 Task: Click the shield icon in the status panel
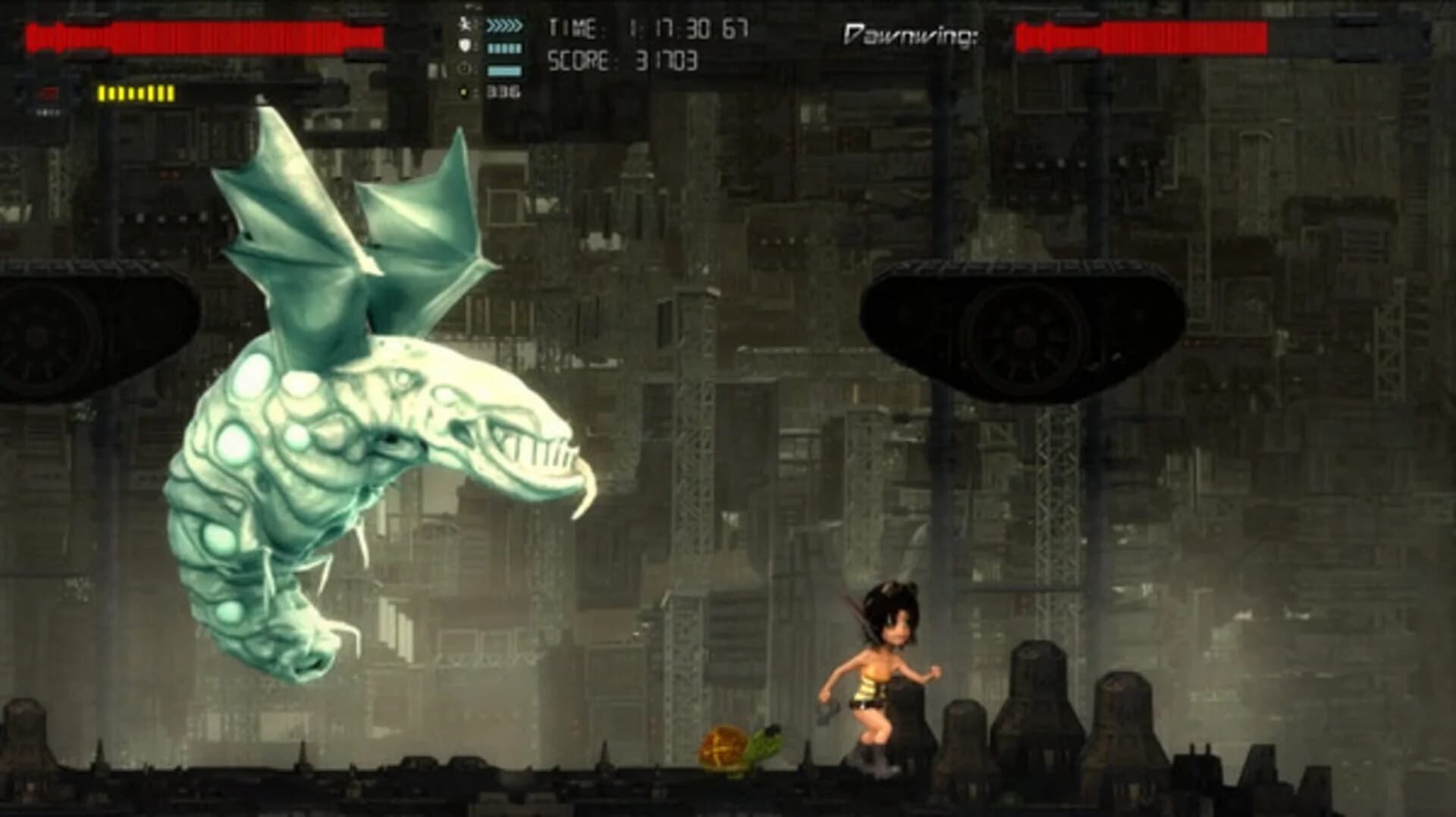(465, 45)
